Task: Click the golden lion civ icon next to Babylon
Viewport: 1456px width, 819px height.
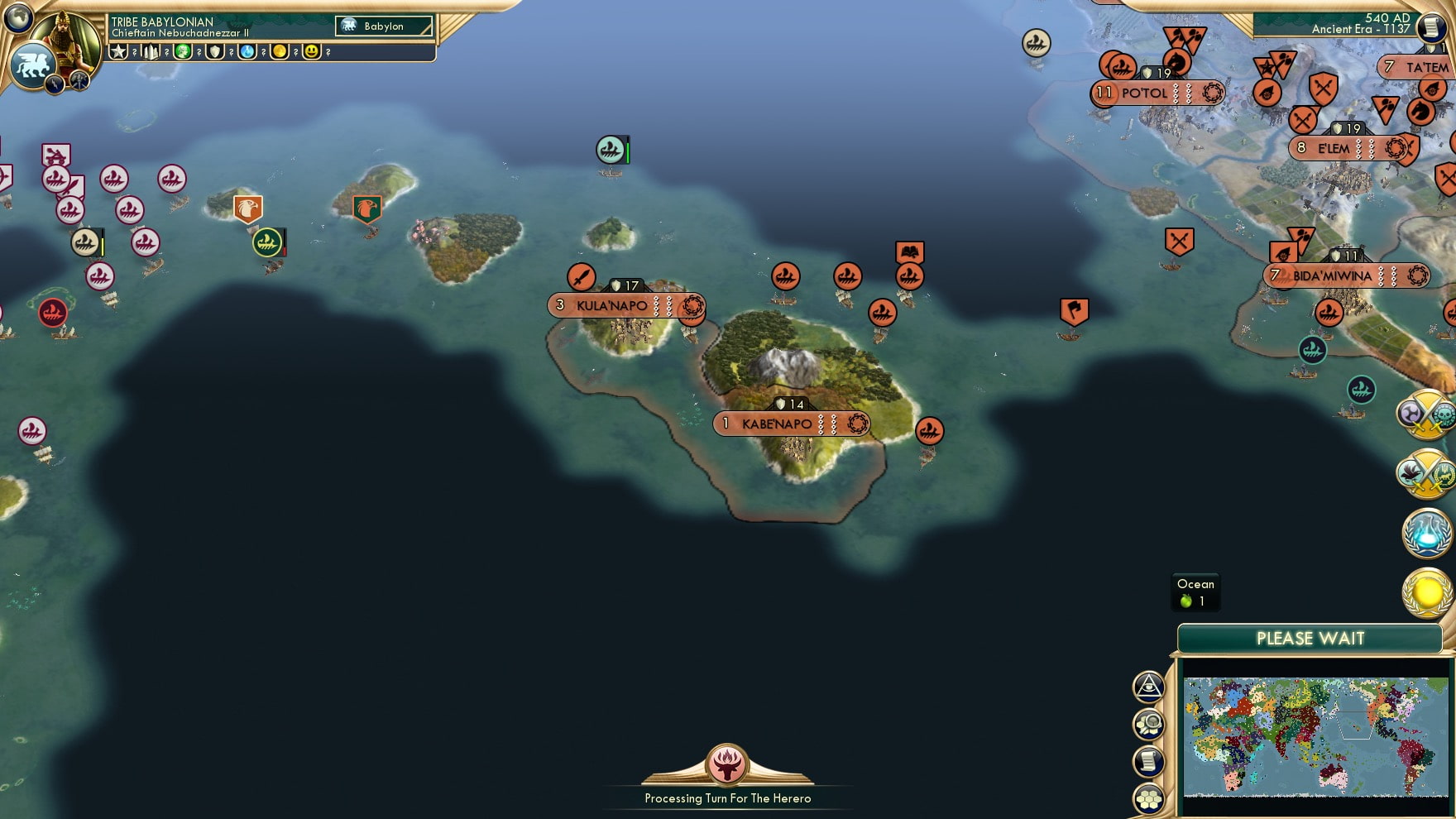Action: (349, 26)
